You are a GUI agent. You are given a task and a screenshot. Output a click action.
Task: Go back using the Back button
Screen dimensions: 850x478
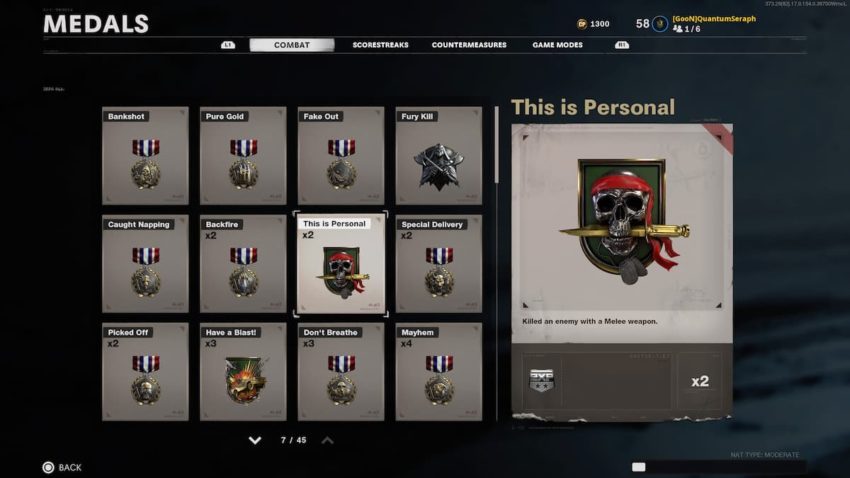pos(62,467)
